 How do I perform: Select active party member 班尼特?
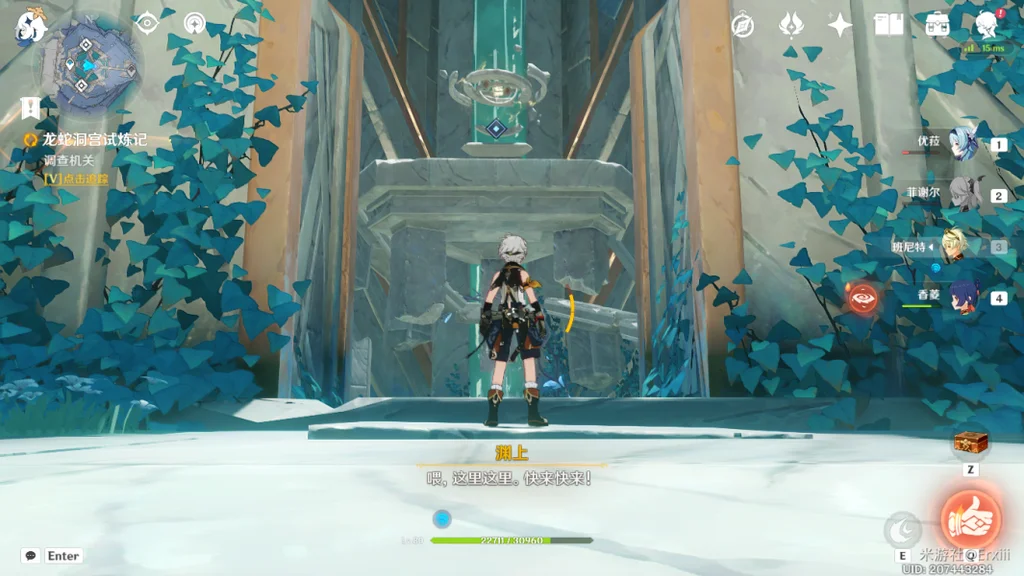[964, 246]
